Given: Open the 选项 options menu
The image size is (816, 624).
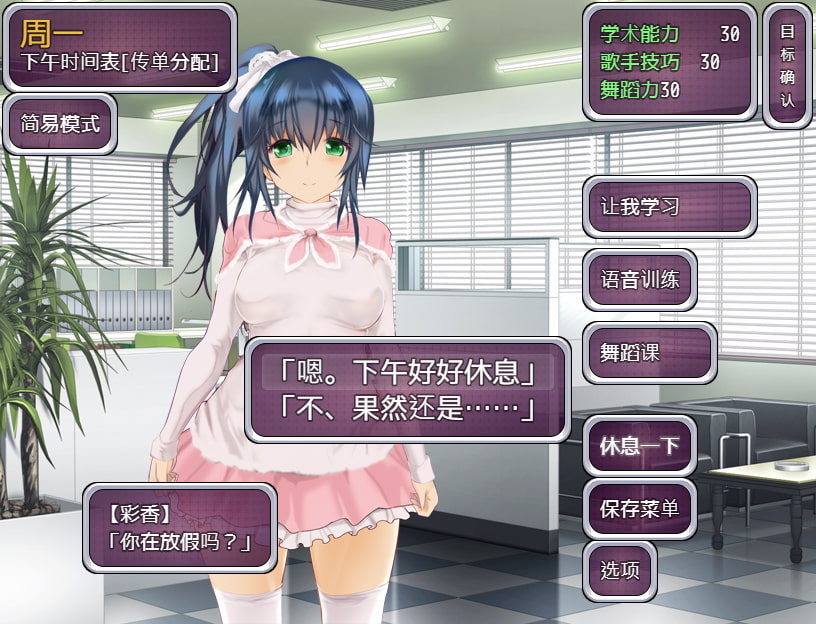Looking at the screenshot, I should point(620,570).
